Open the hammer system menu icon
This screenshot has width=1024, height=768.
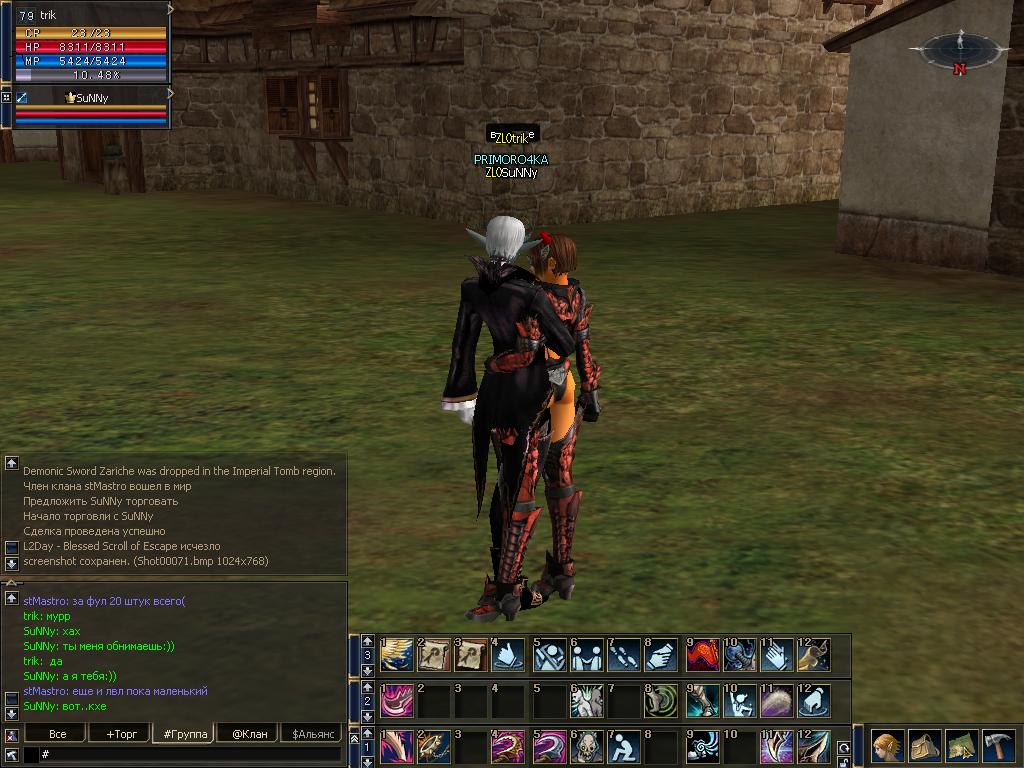pos(998,746)
